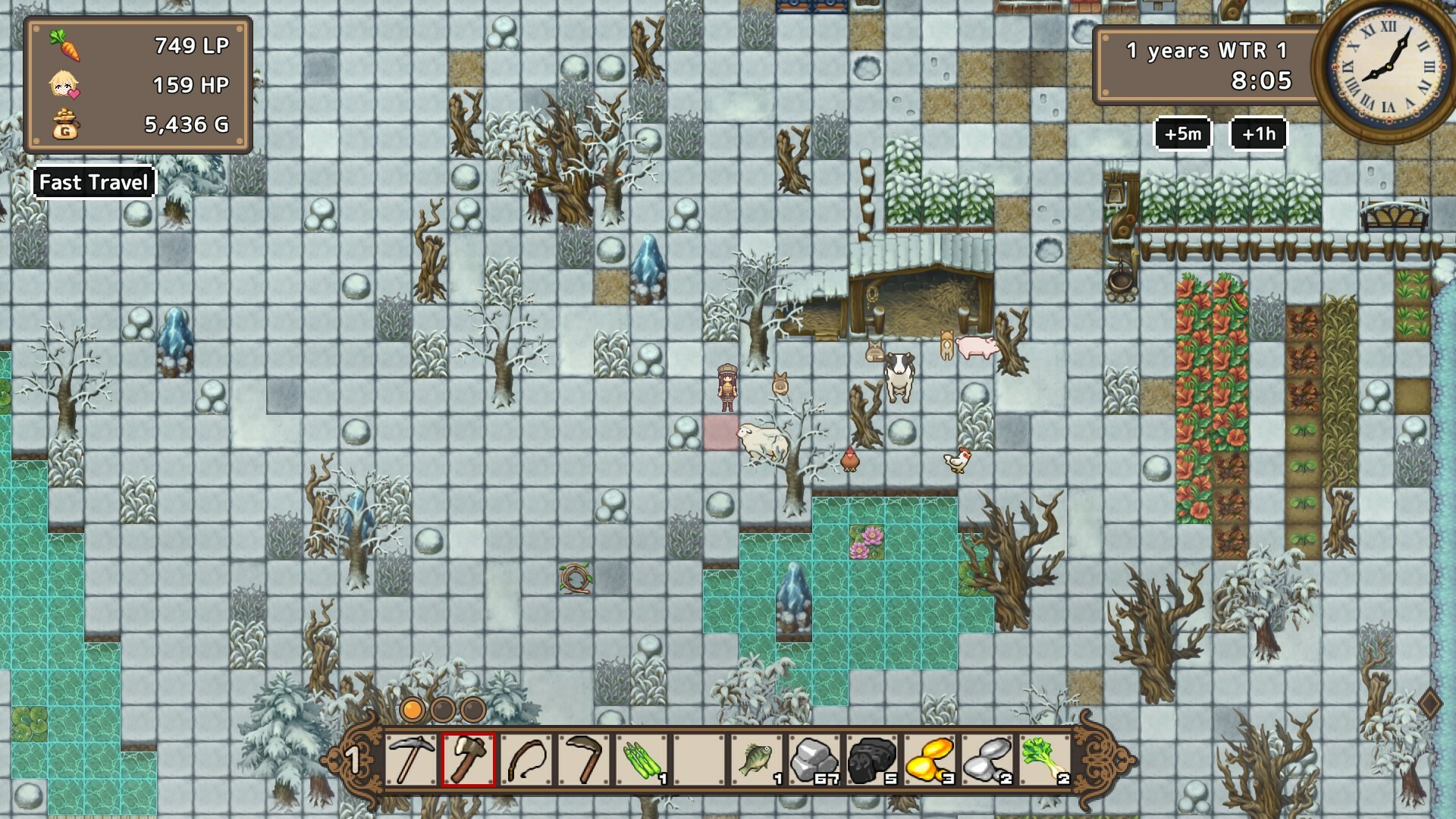Select the sickle tool slot
The width and height of the screenshot is (1456, 819).
584,760
